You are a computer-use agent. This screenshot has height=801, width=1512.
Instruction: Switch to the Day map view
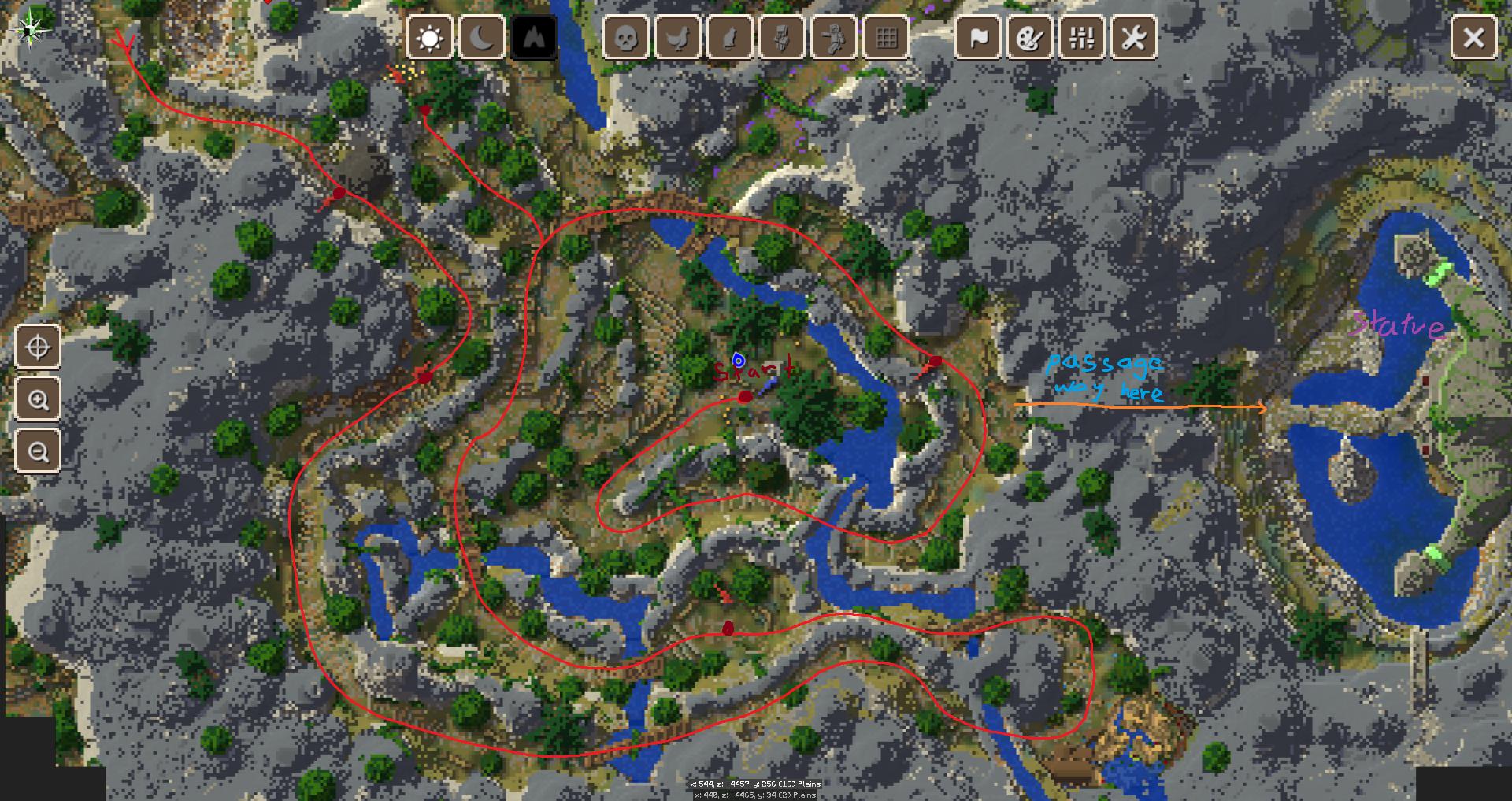[x=428, y=37]
